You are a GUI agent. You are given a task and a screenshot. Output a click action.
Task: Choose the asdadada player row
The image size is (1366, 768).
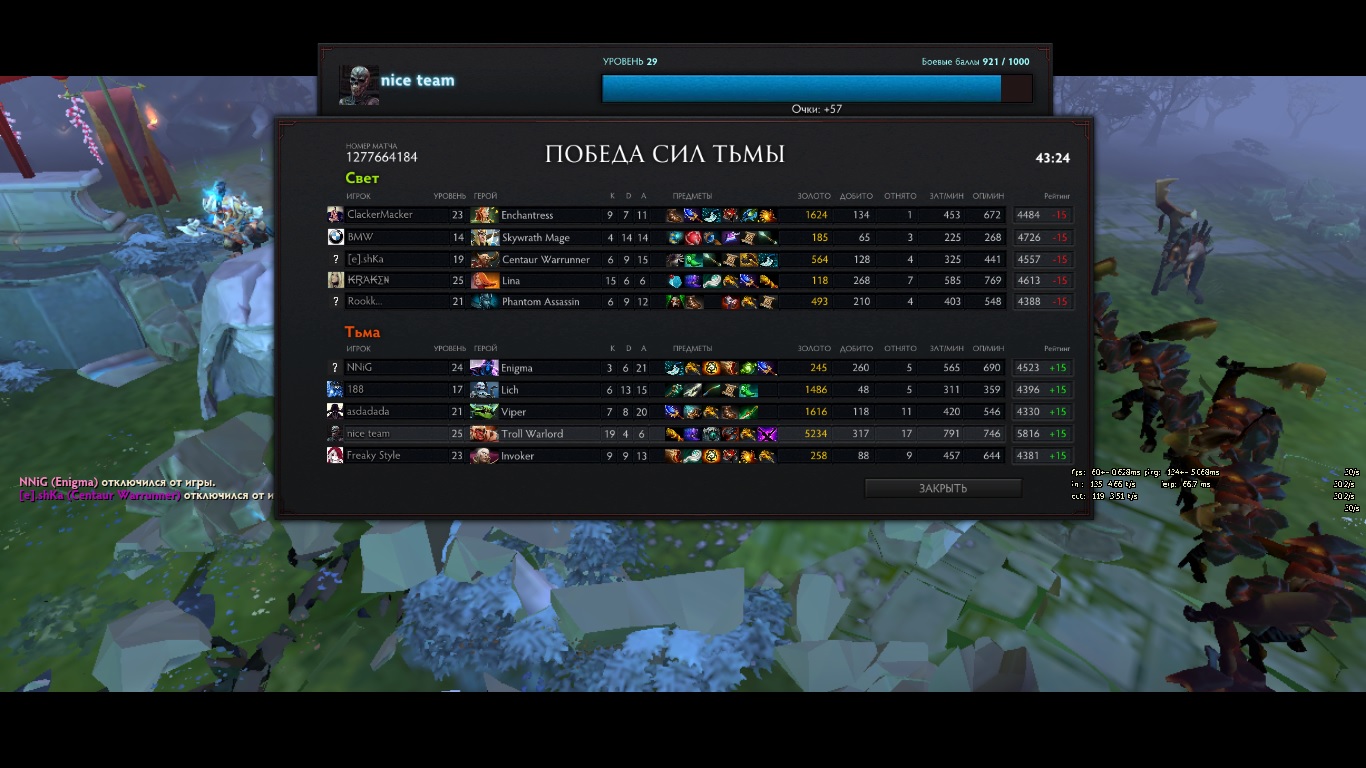pyautogui.click(x=368, y=412)
